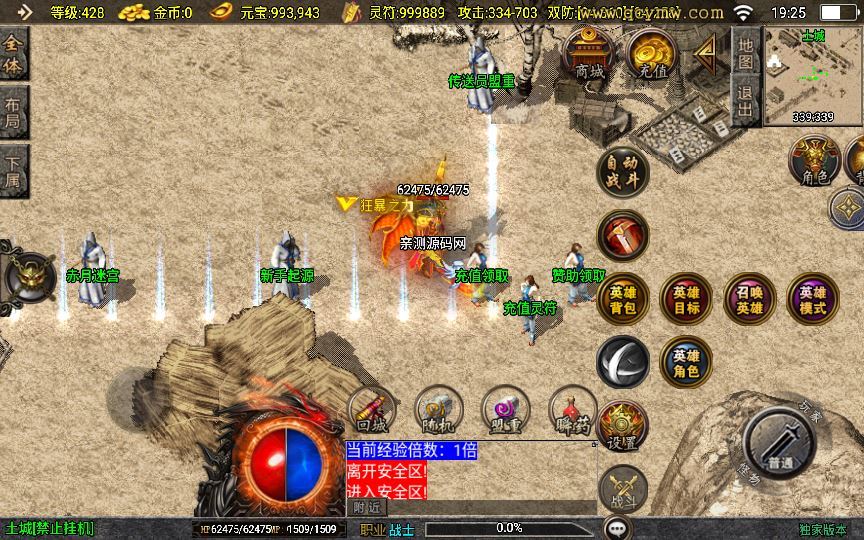
Task: Open the 商城 shop
Action: 590,54
